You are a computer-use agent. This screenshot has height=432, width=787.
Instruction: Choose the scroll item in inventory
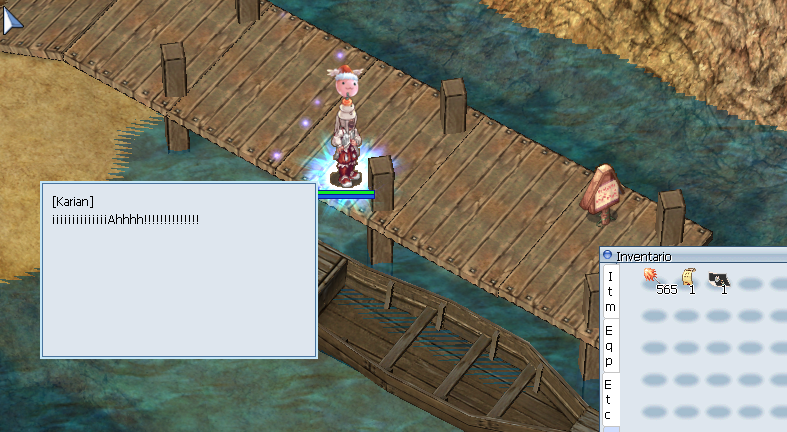(x=688, y=277)
